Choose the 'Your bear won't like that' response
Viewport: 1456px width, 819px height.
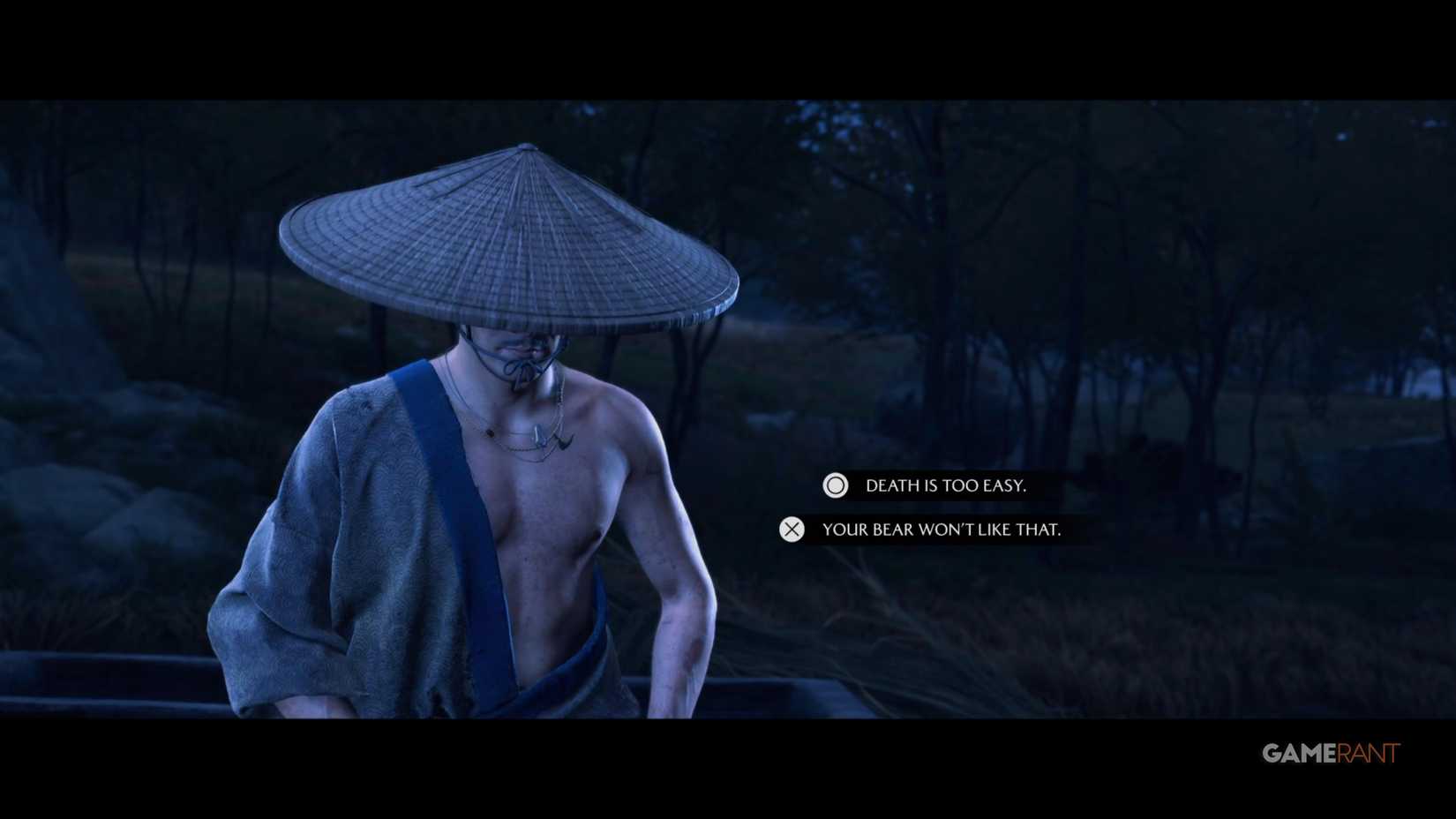942,530
